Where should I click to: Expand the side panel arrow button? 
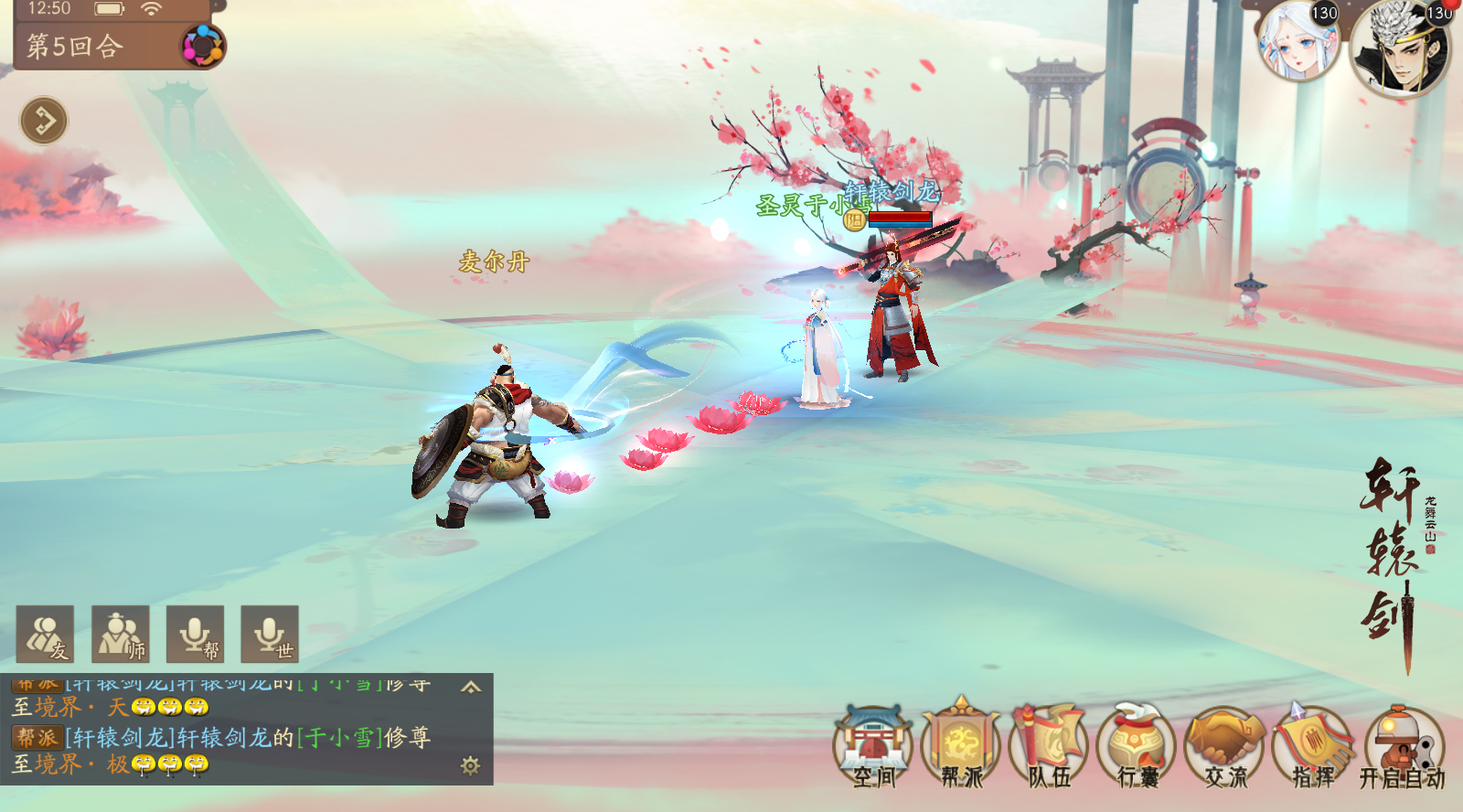44,120
